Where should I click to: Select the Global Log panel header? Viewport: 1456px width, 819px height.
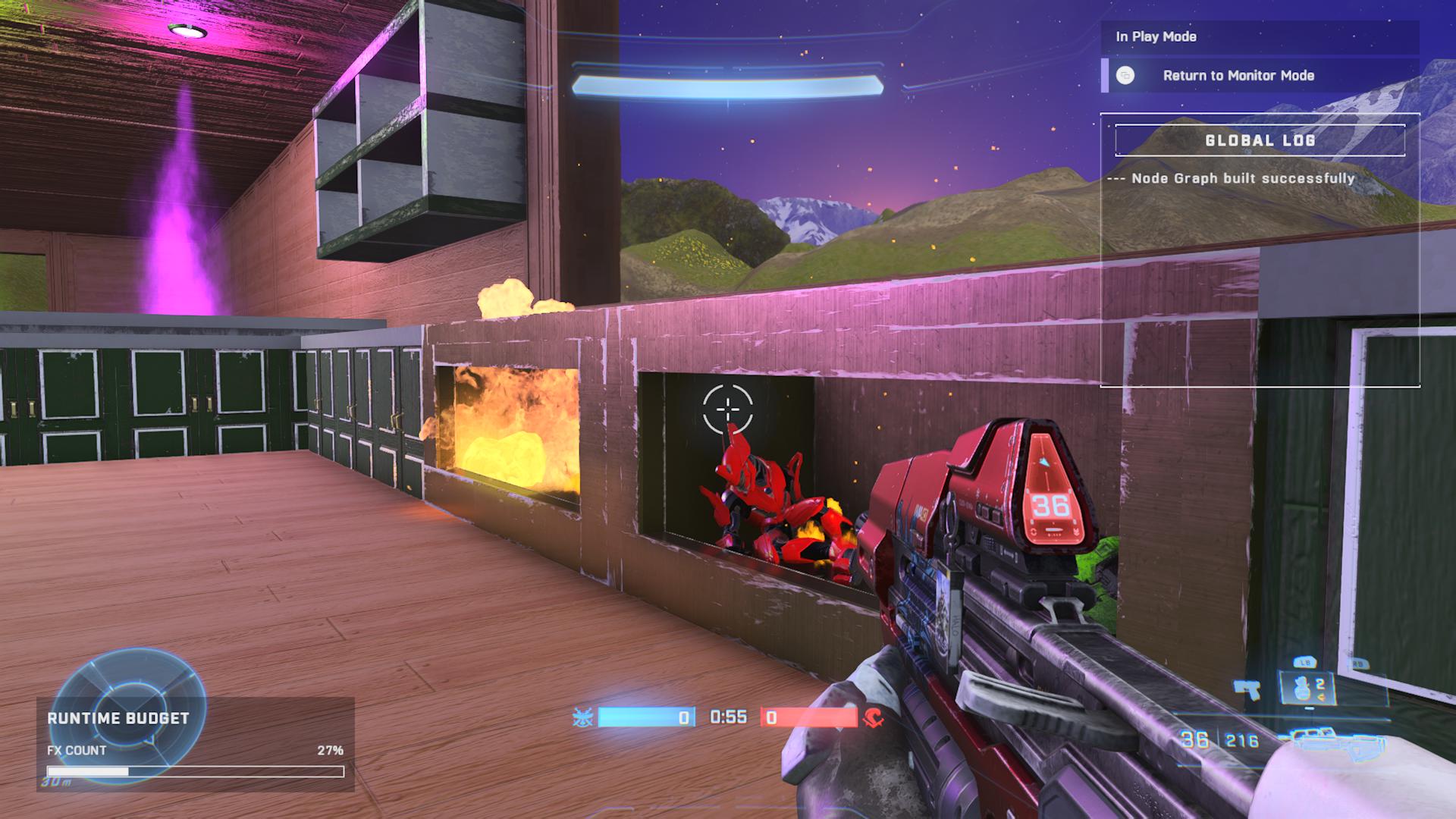(1260, 140)
